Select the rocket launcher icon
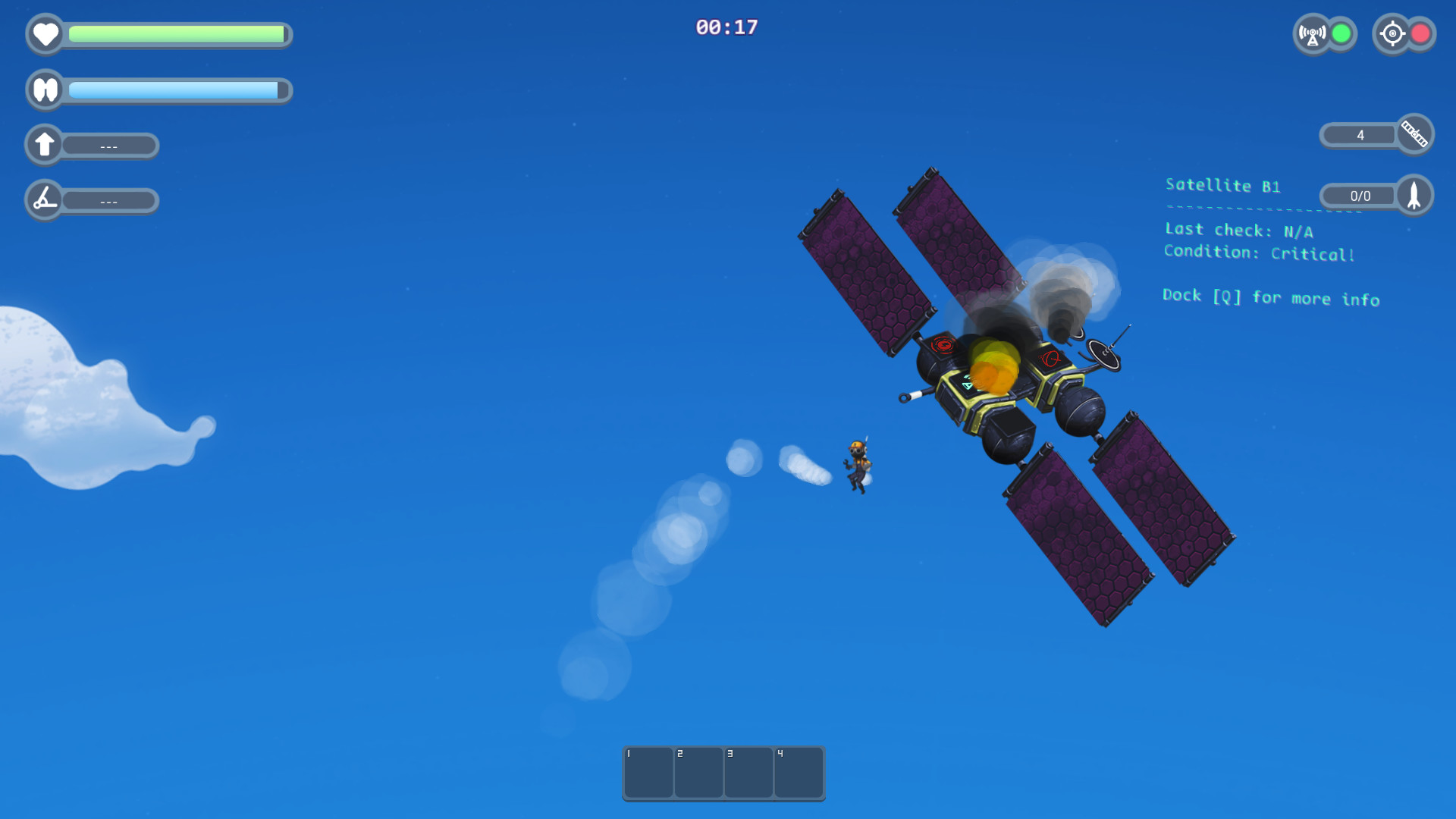Screen dimensions: 1456x819 [x=1414, y=196]
